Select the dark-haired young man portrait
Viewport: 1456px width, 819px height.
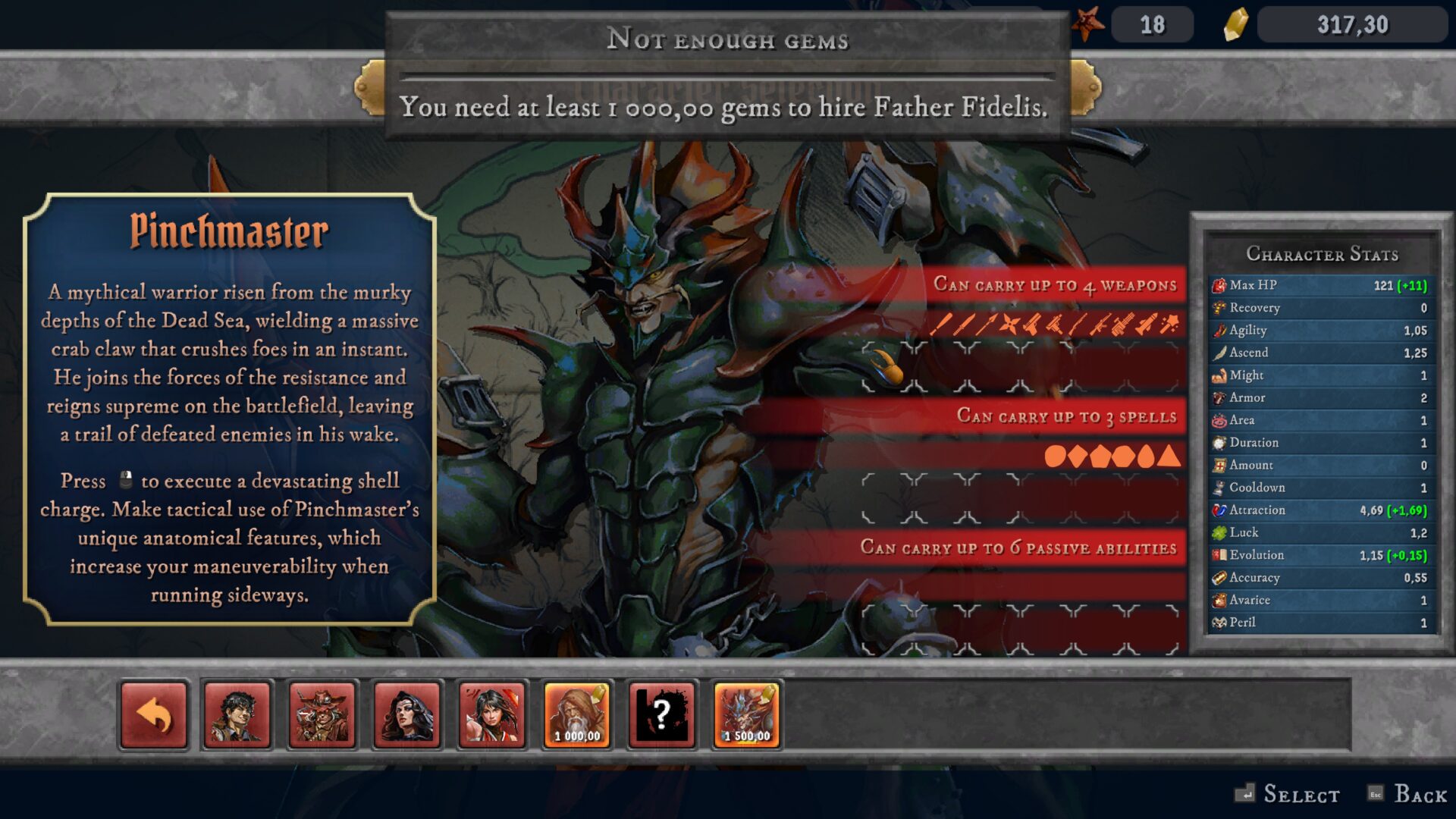click(x=237, y=715)
